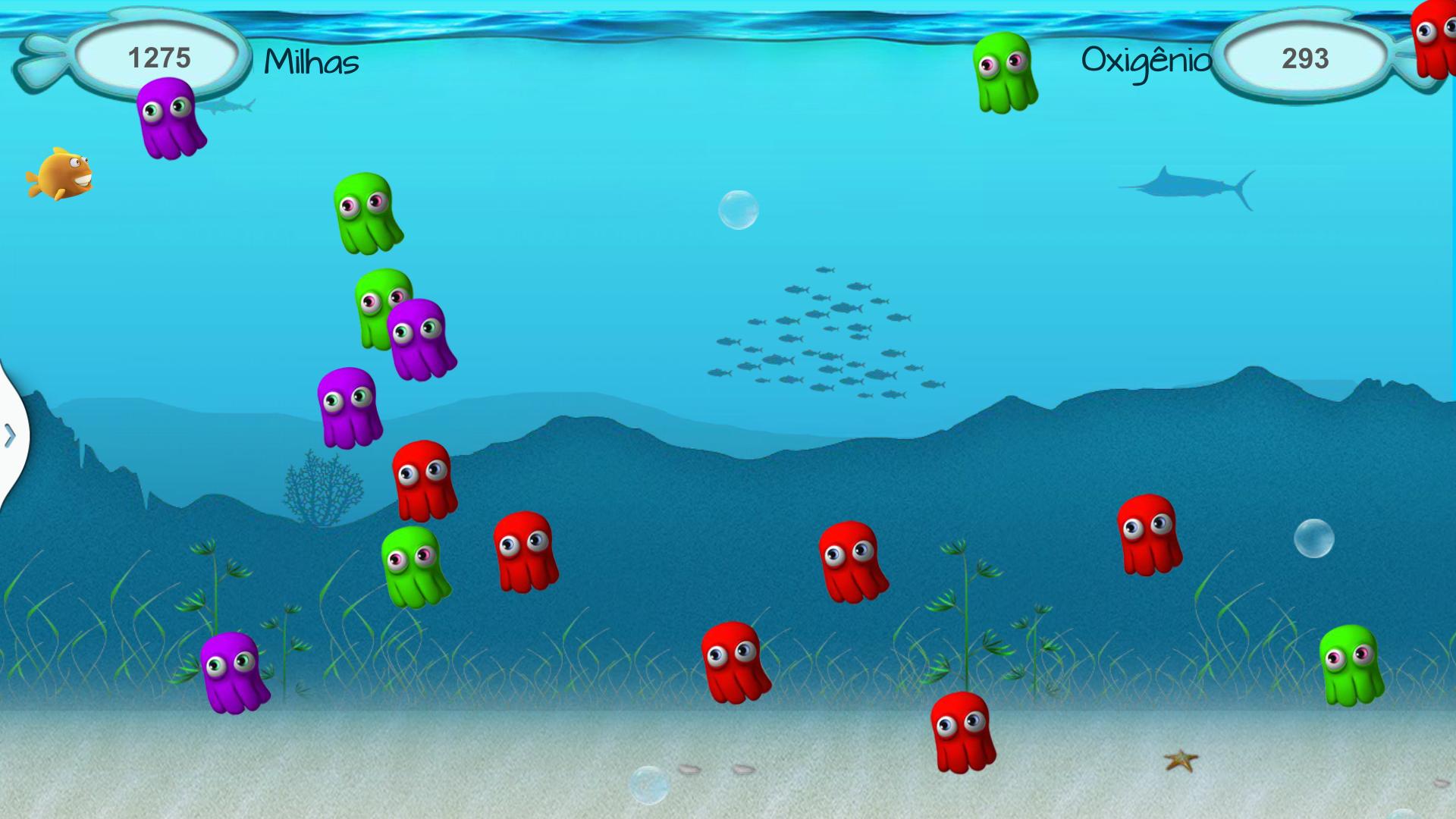The width and height of the screenshot is (1456, 819).
Task: Click the Oxigênio text label
Action: tap(1147, 61)
